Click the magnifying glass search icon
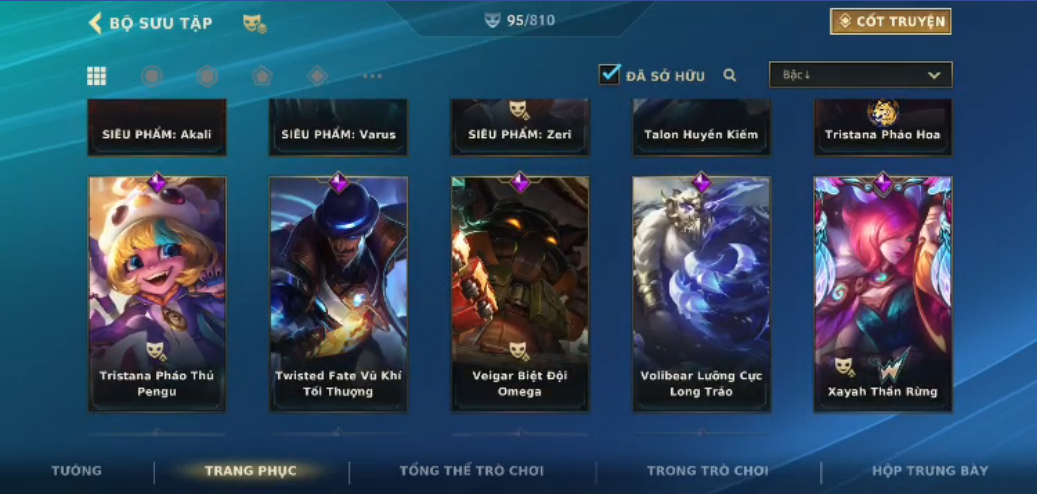1037x494 pixels. pyautogui.click(x=730, y=75)
